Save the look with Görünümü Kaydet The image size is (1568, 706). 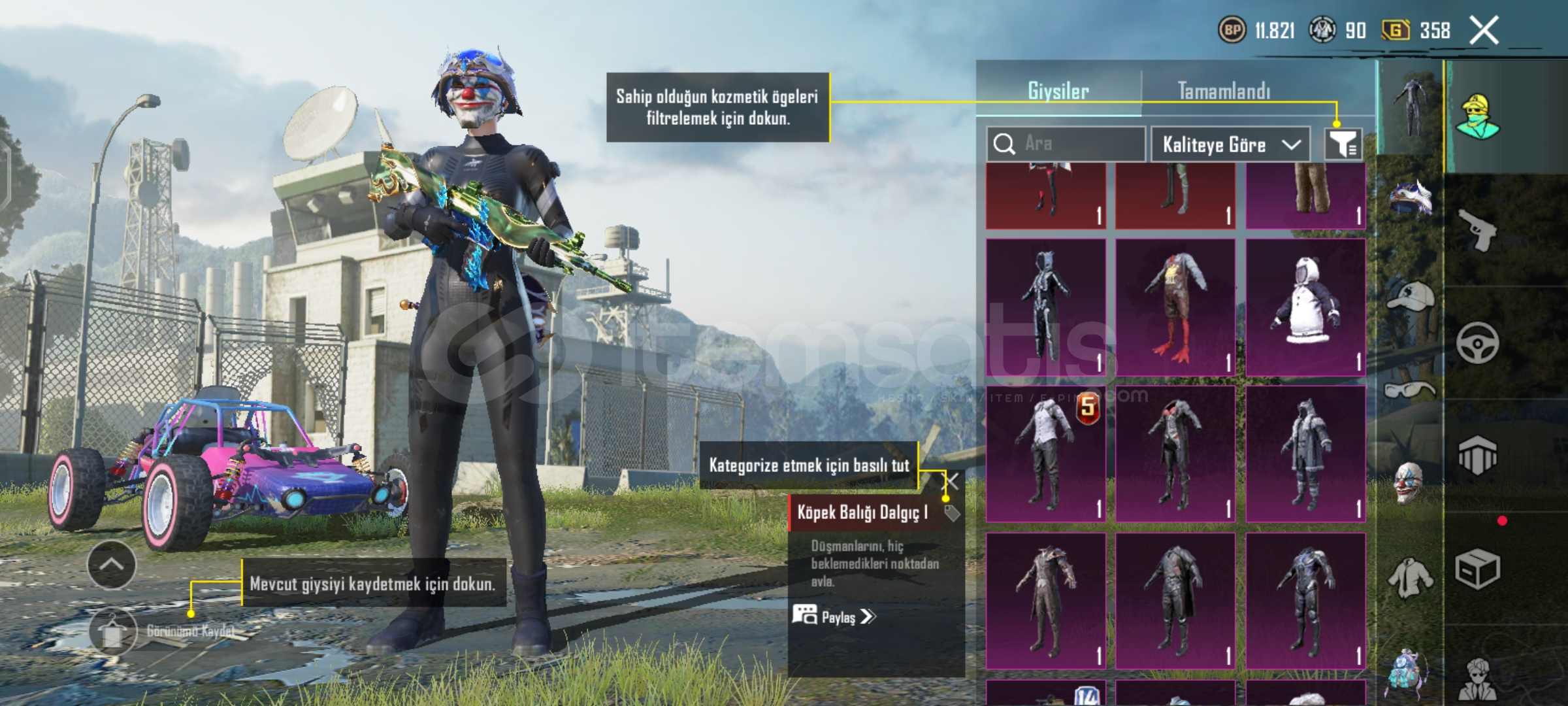(x=112, y=631)
